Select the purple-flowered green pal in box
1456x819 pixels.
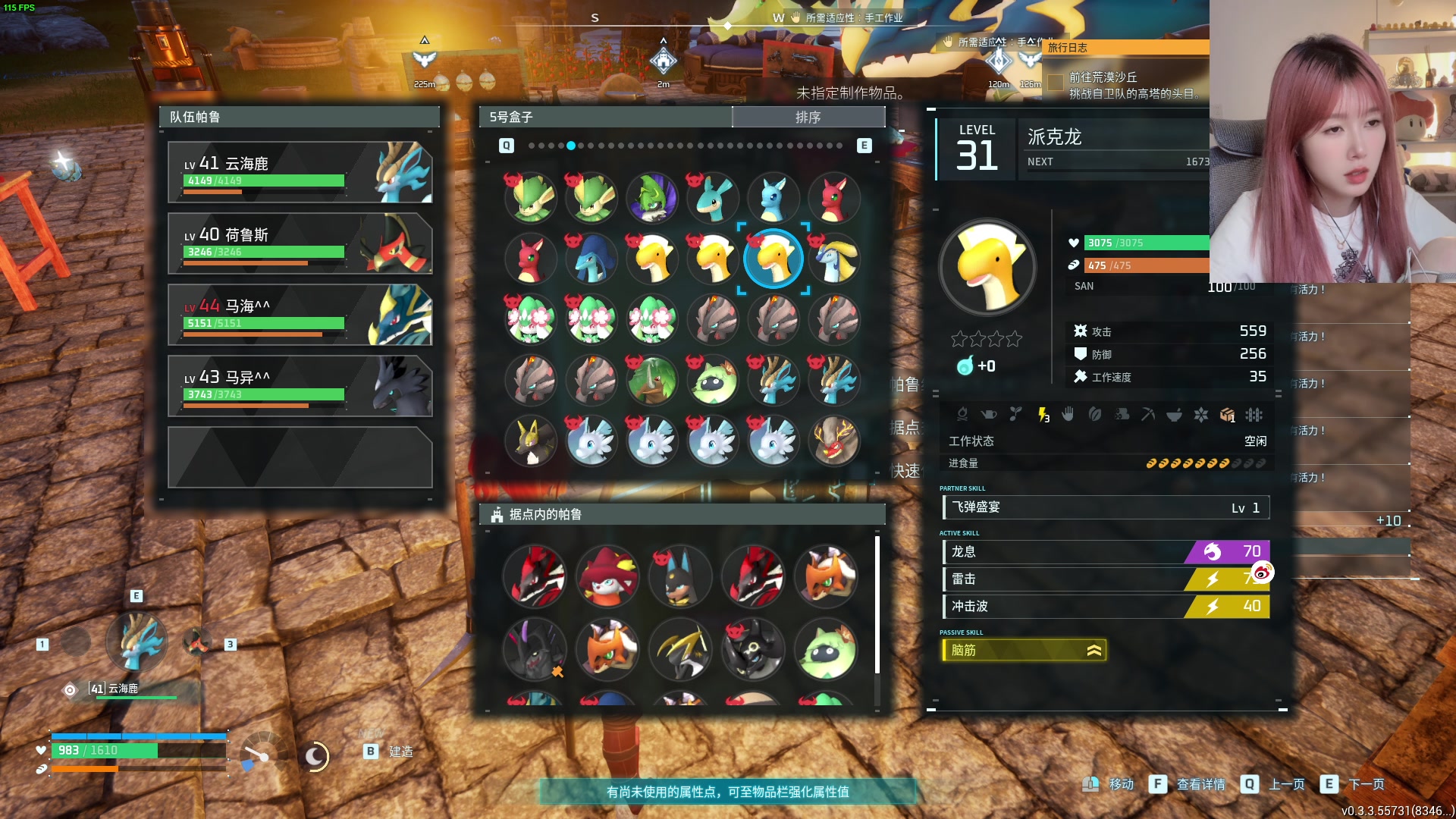(652, 198)
